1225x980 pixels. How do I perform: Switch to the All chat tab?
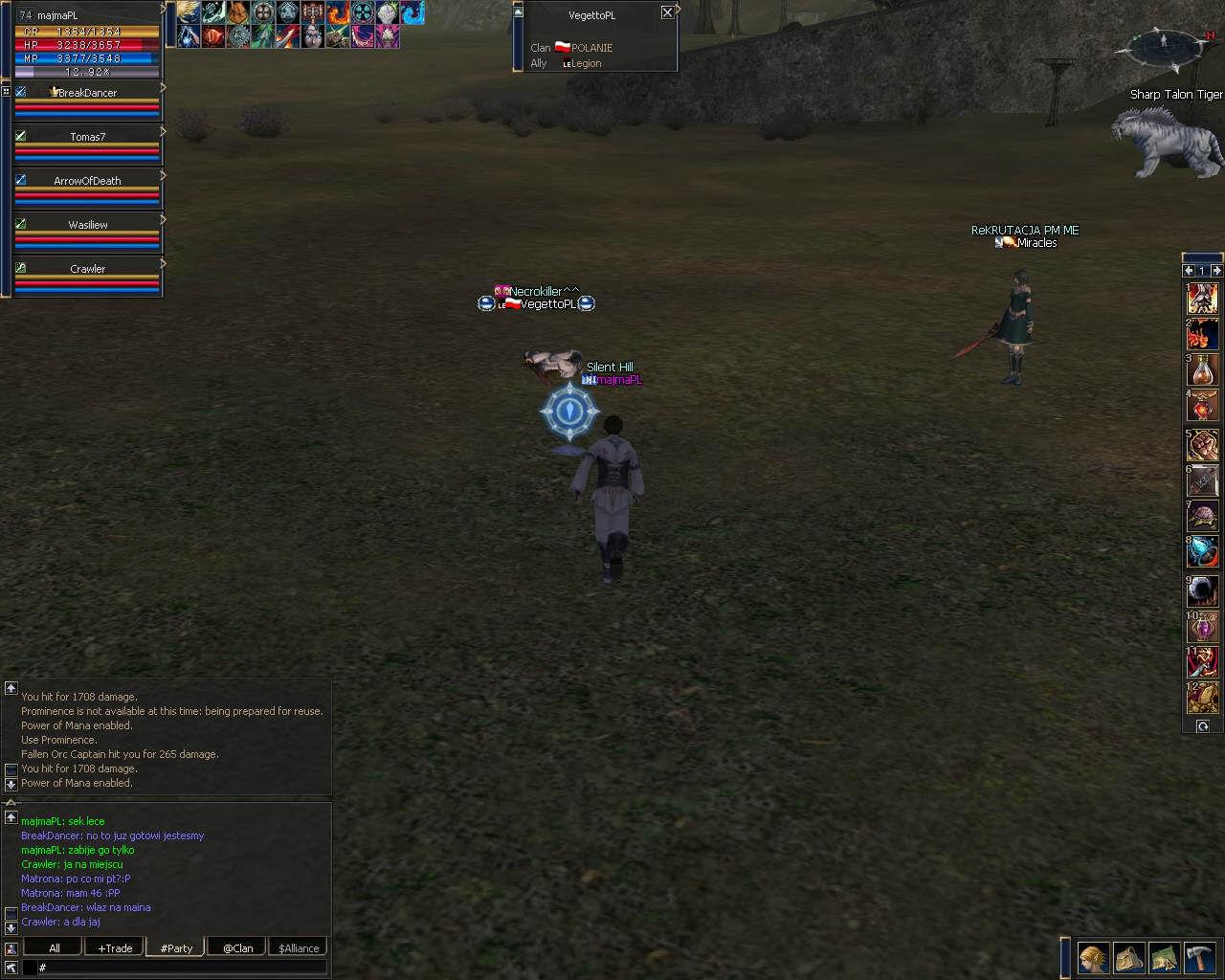click(x=55, y=947)
